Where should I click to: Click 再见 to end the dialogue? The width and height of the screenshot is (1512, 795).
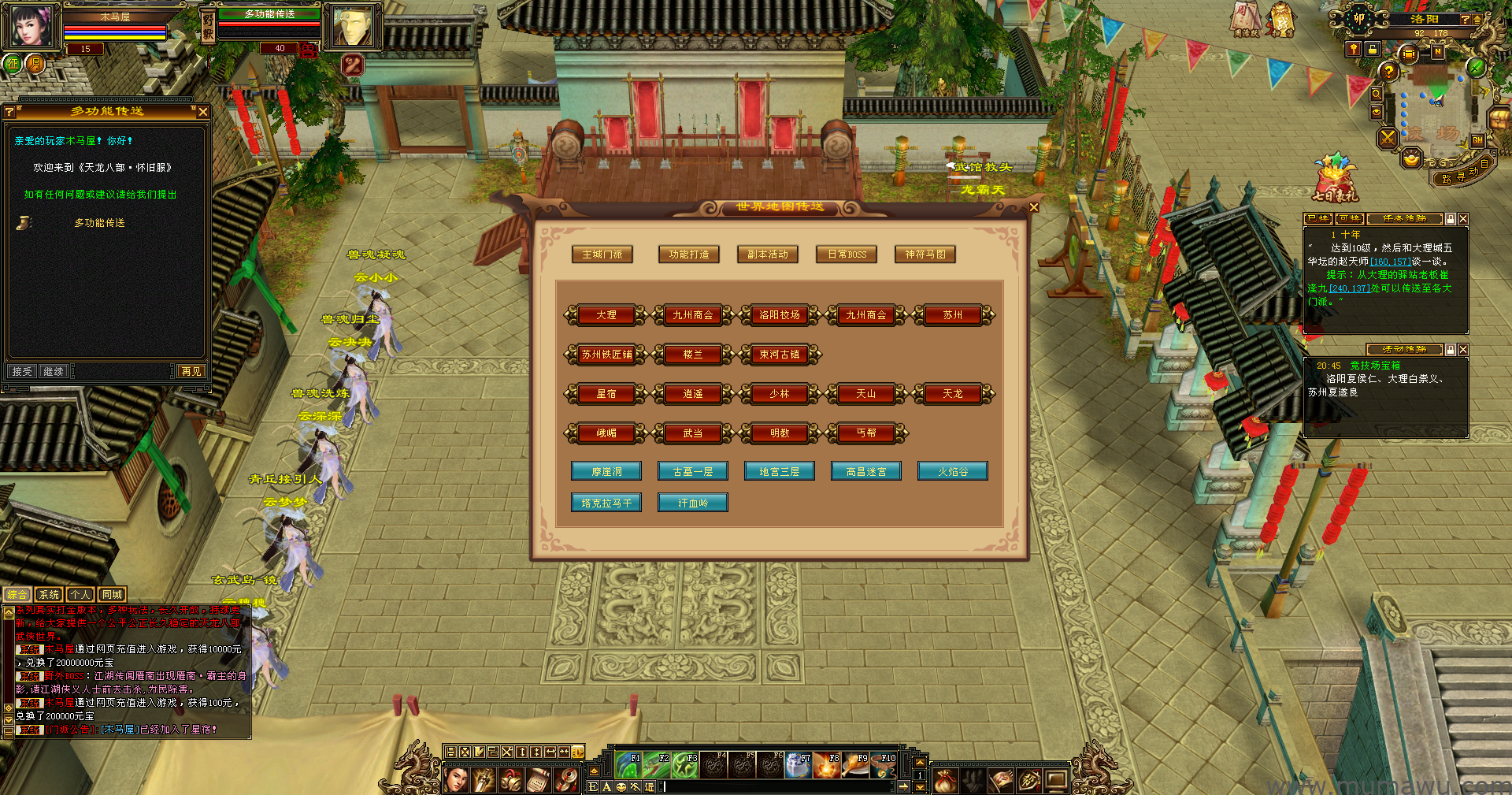click(x=191, y=371)
